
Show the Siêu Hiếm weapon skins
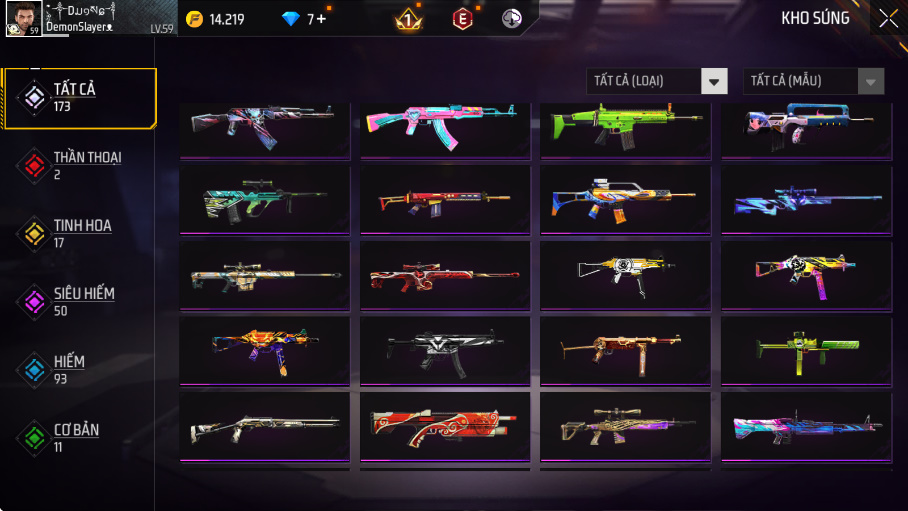[78, 301]
